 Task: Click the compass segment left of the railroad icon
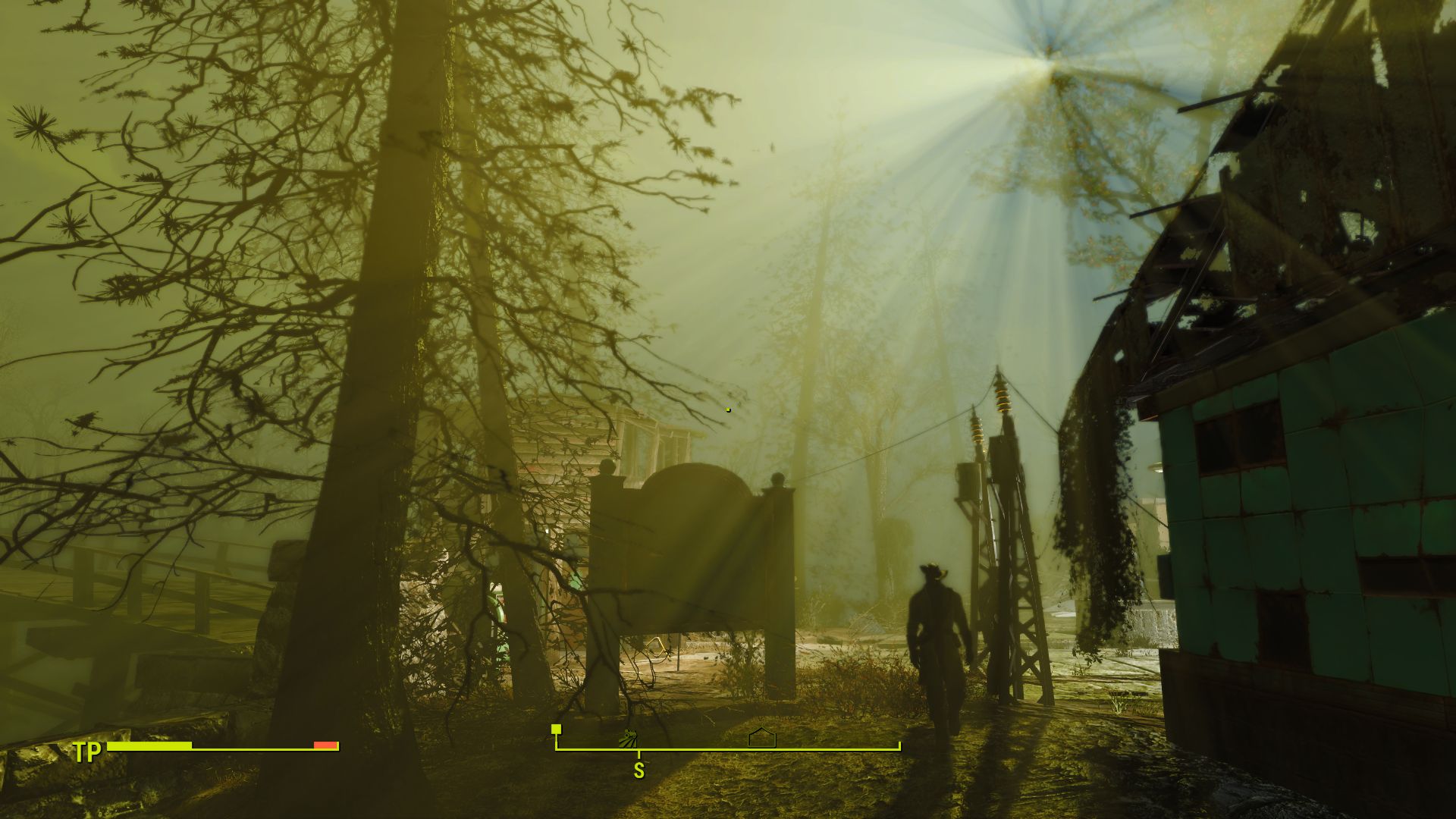click(x=595, y=748)
